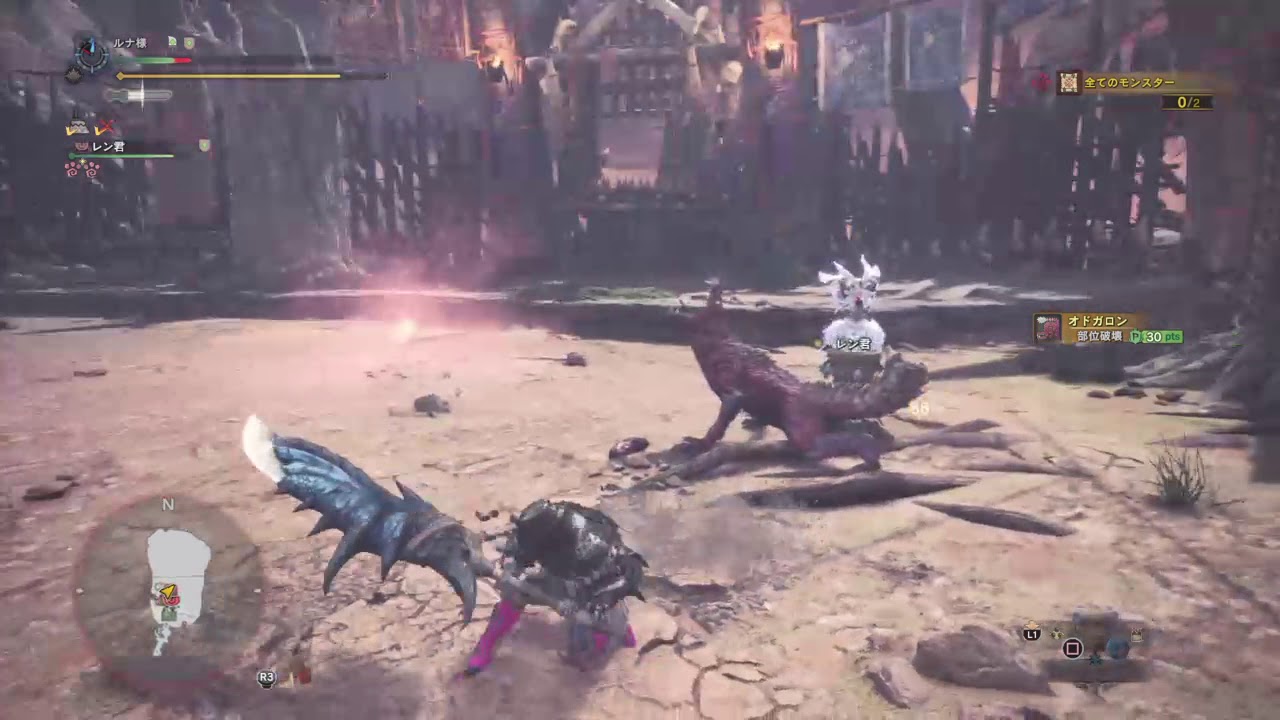Open the R3 map prompt indicator
The width and height of the screenshot is (1280, 720).
[266, 677]
